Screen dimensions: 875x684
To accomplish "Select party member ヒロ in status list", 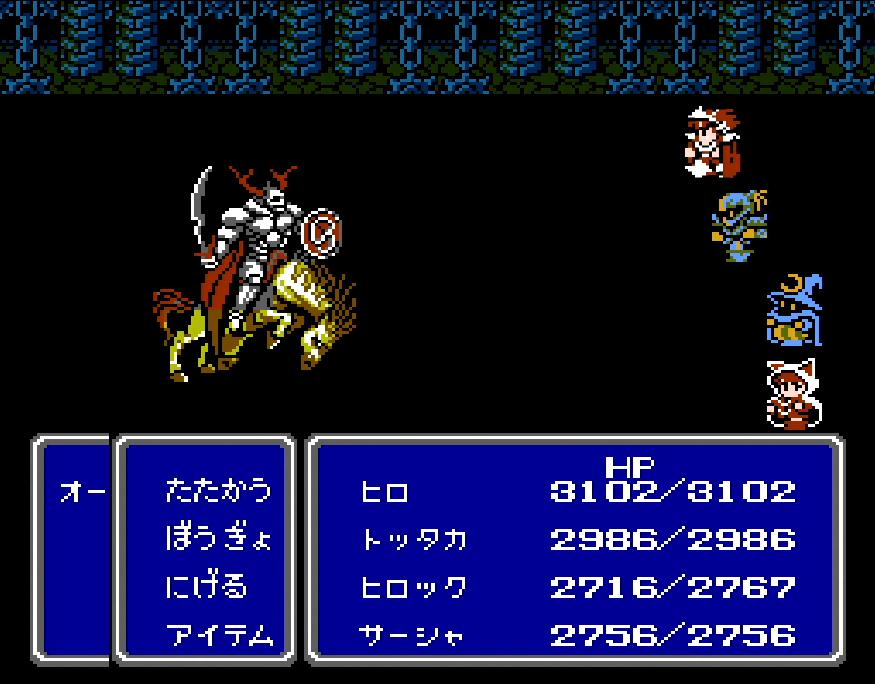I will pos(384,491).
